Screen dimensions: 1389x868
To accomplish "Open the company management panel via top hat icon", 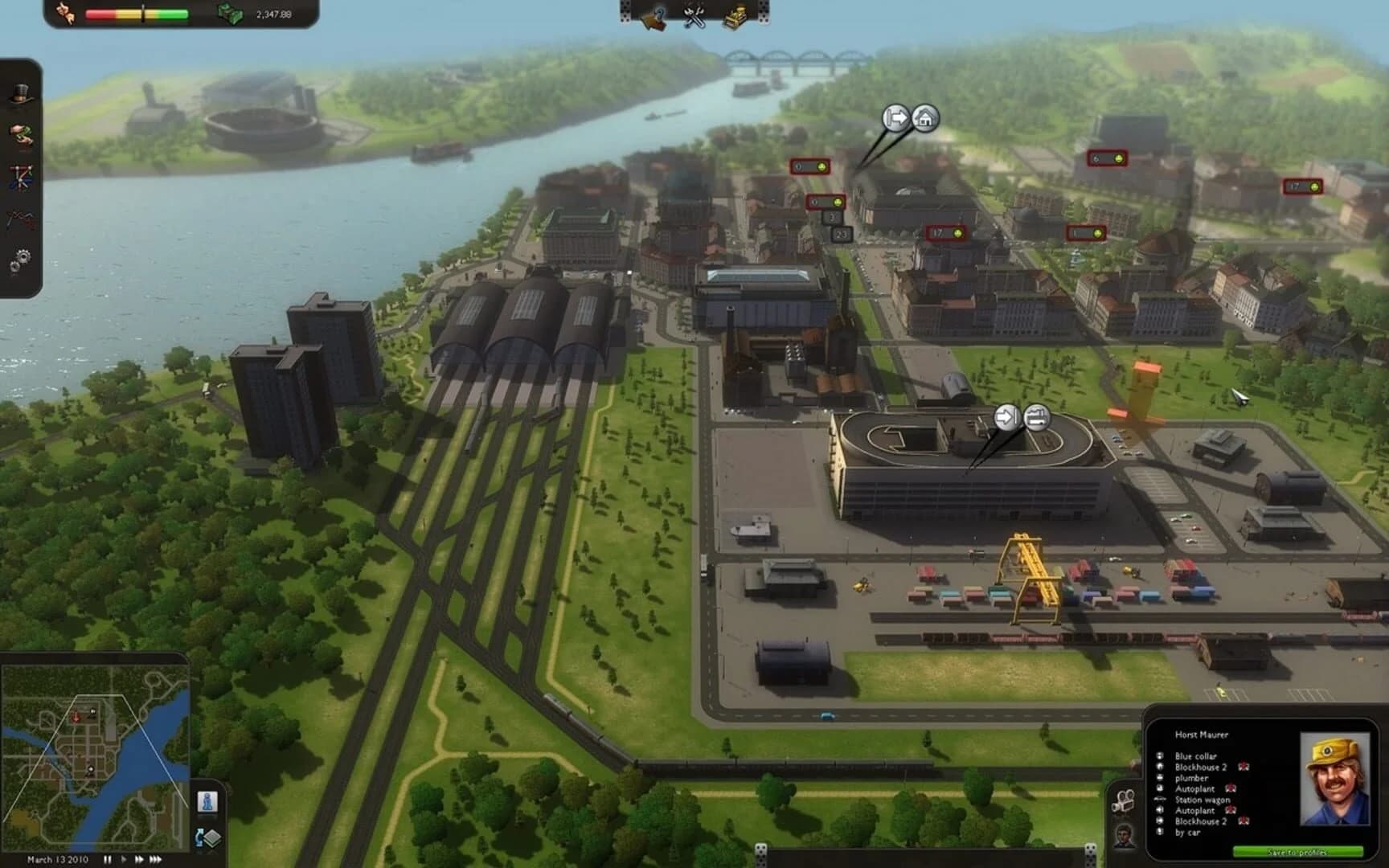I will [19, 92].
